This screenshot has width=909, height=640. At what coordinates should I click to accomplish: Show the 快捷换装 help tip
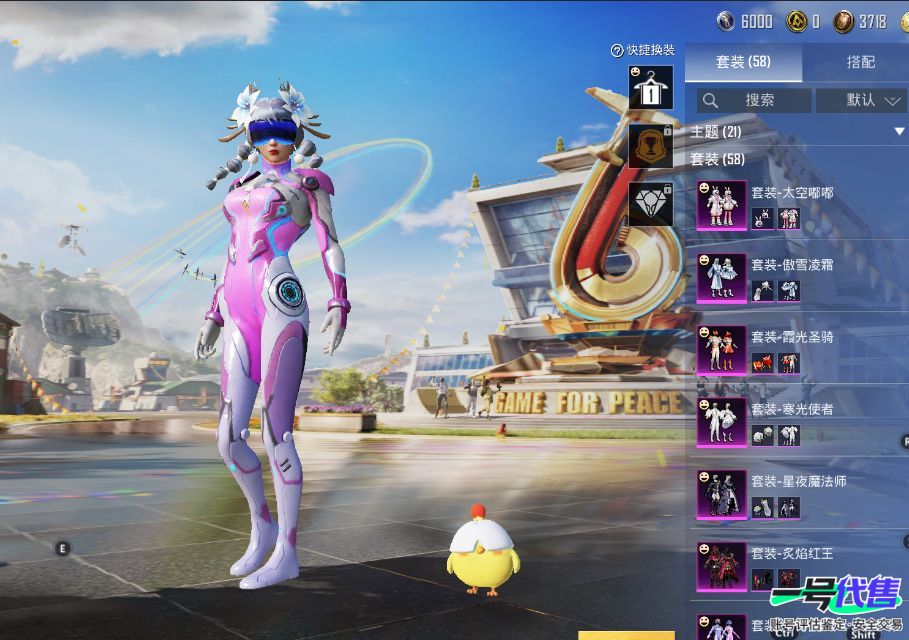[x=617, y=50]
